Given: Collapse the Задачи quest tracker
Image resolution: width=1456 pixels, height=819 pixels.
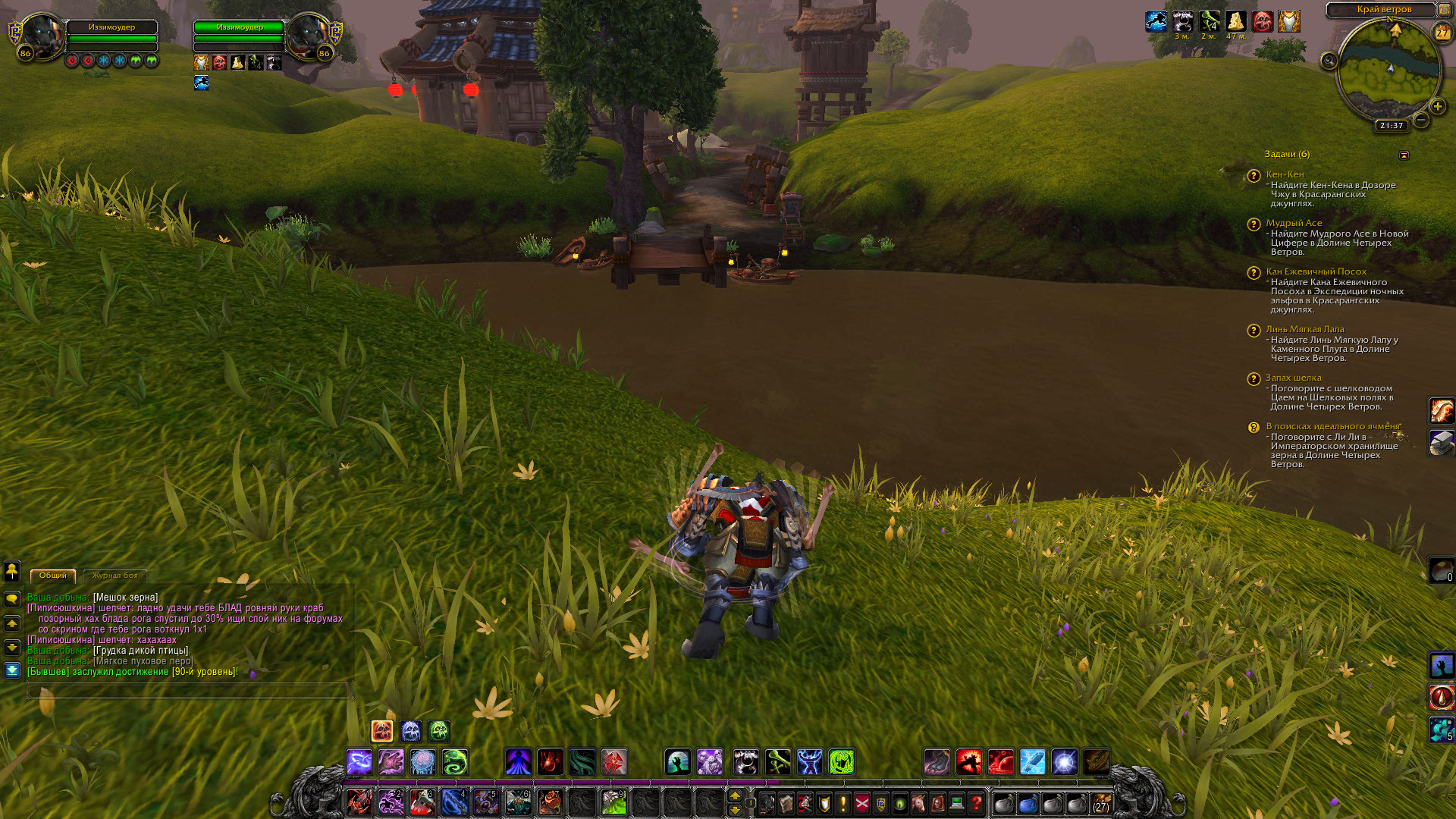Looking at the screenshot, I should coord(1404,155).
